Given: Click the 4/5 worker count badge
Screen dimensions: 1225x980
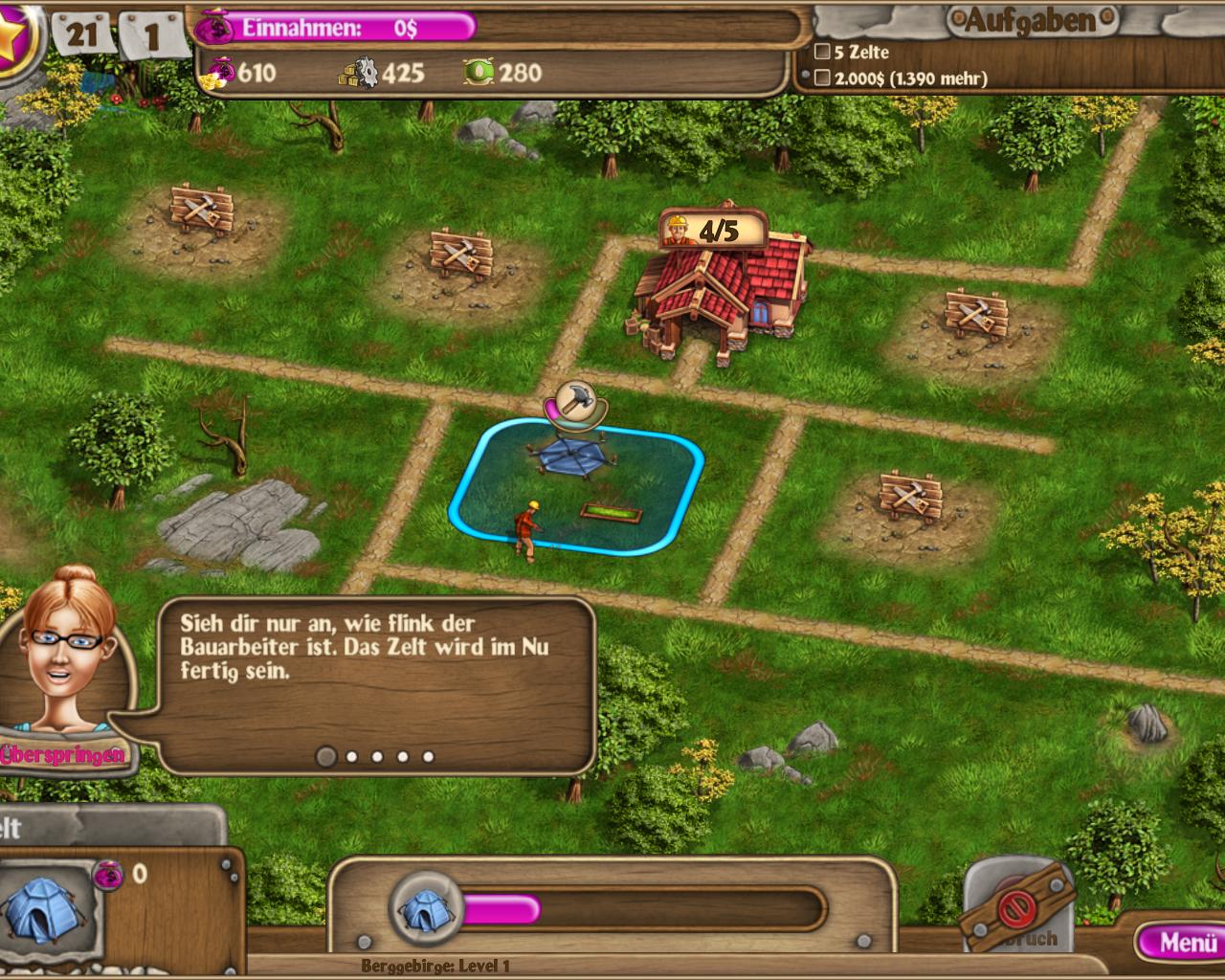Looking at the screenshot, I should (x=714, y=230).
